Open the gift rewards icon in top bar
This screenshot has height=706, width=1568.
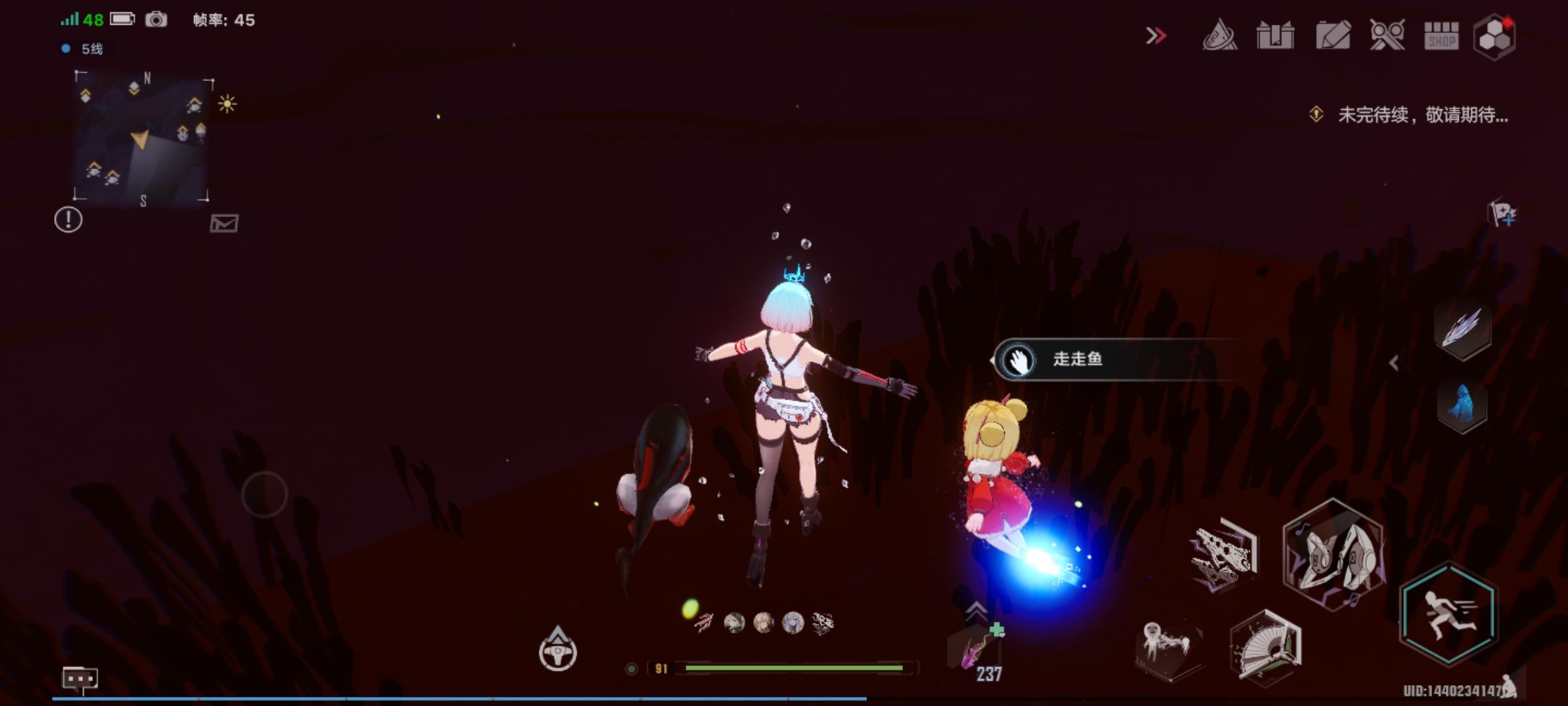coord(1275,37)
